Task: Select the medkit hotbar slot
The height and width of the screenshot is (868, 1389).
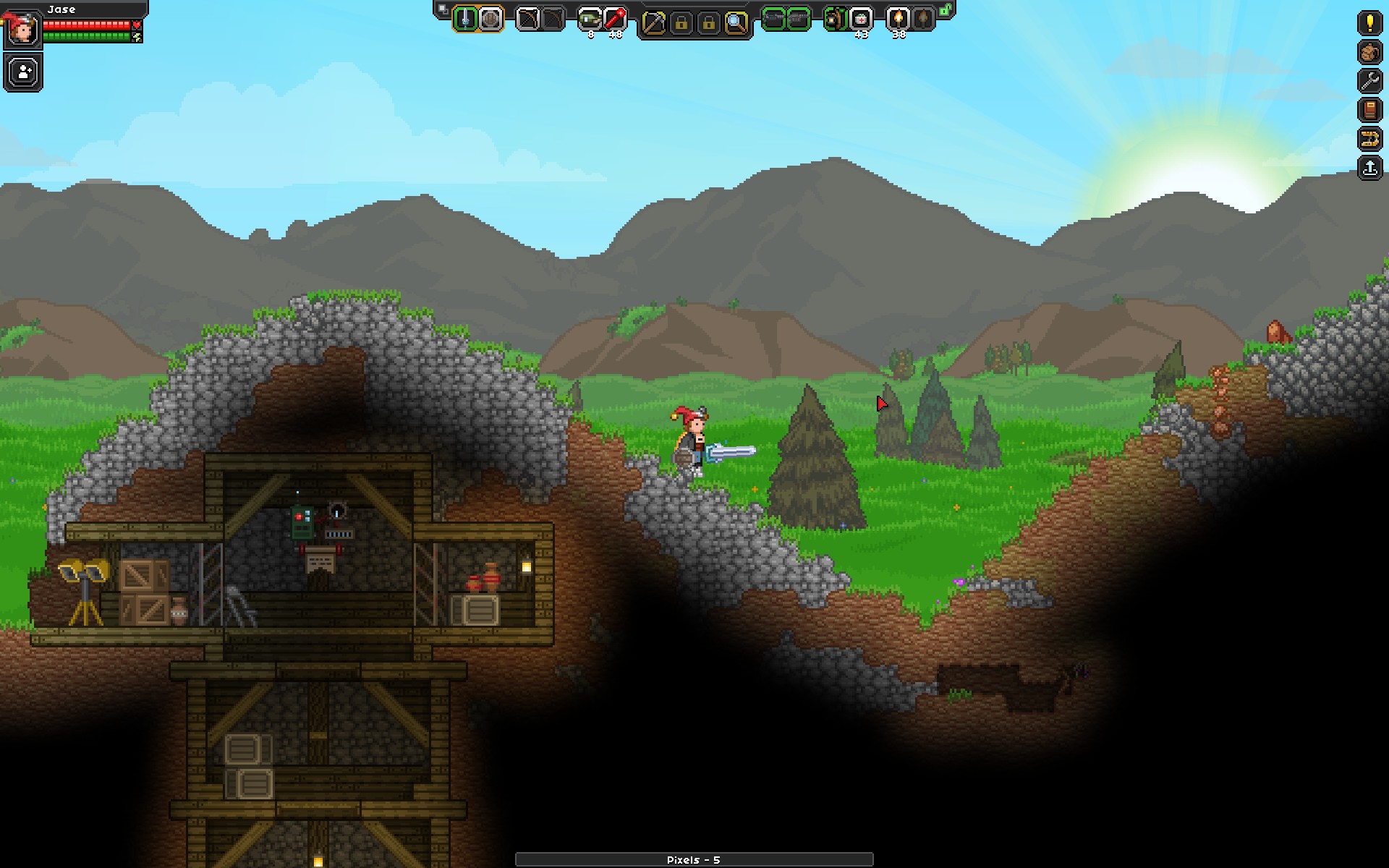Action: (861, 19)
